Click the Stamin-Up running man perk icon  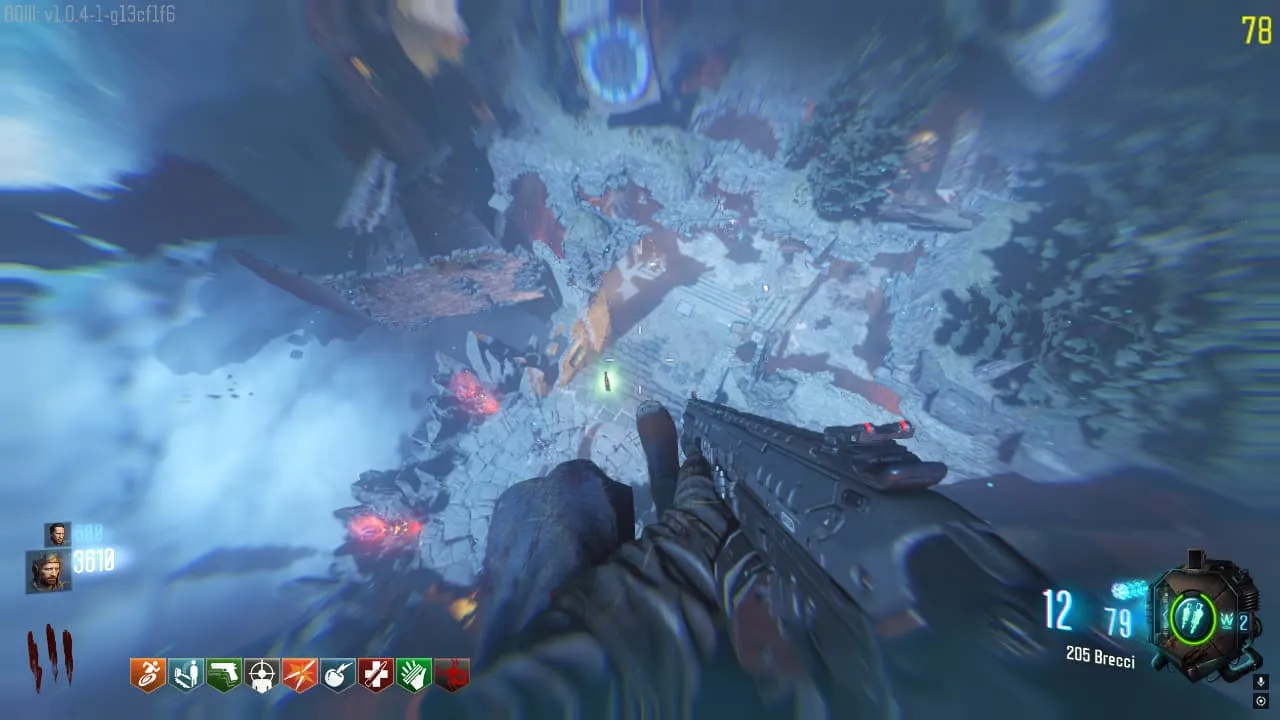(148, 675)
